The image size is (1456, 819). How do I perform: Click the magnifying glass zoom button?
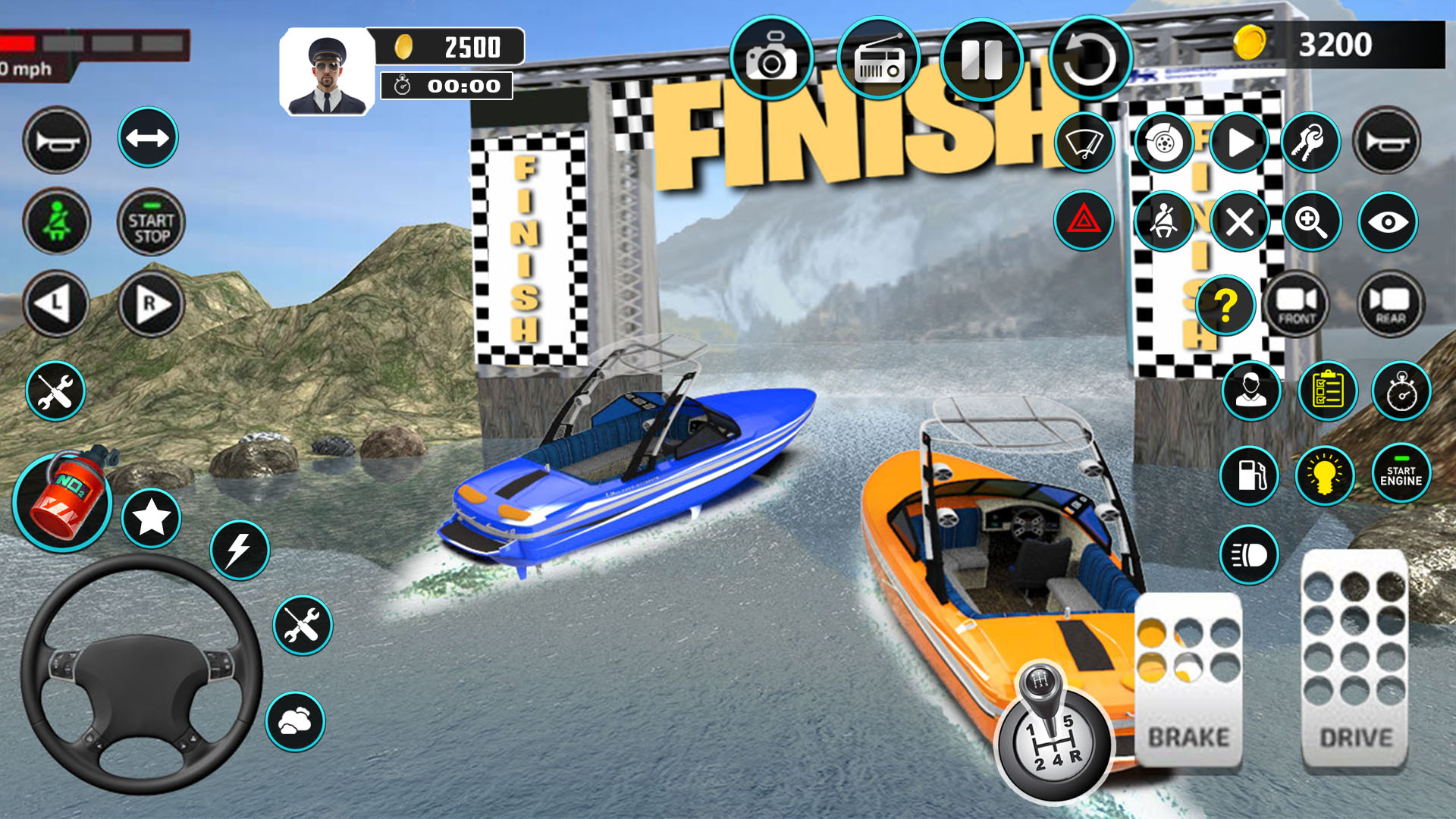[x=1311, y=221]
